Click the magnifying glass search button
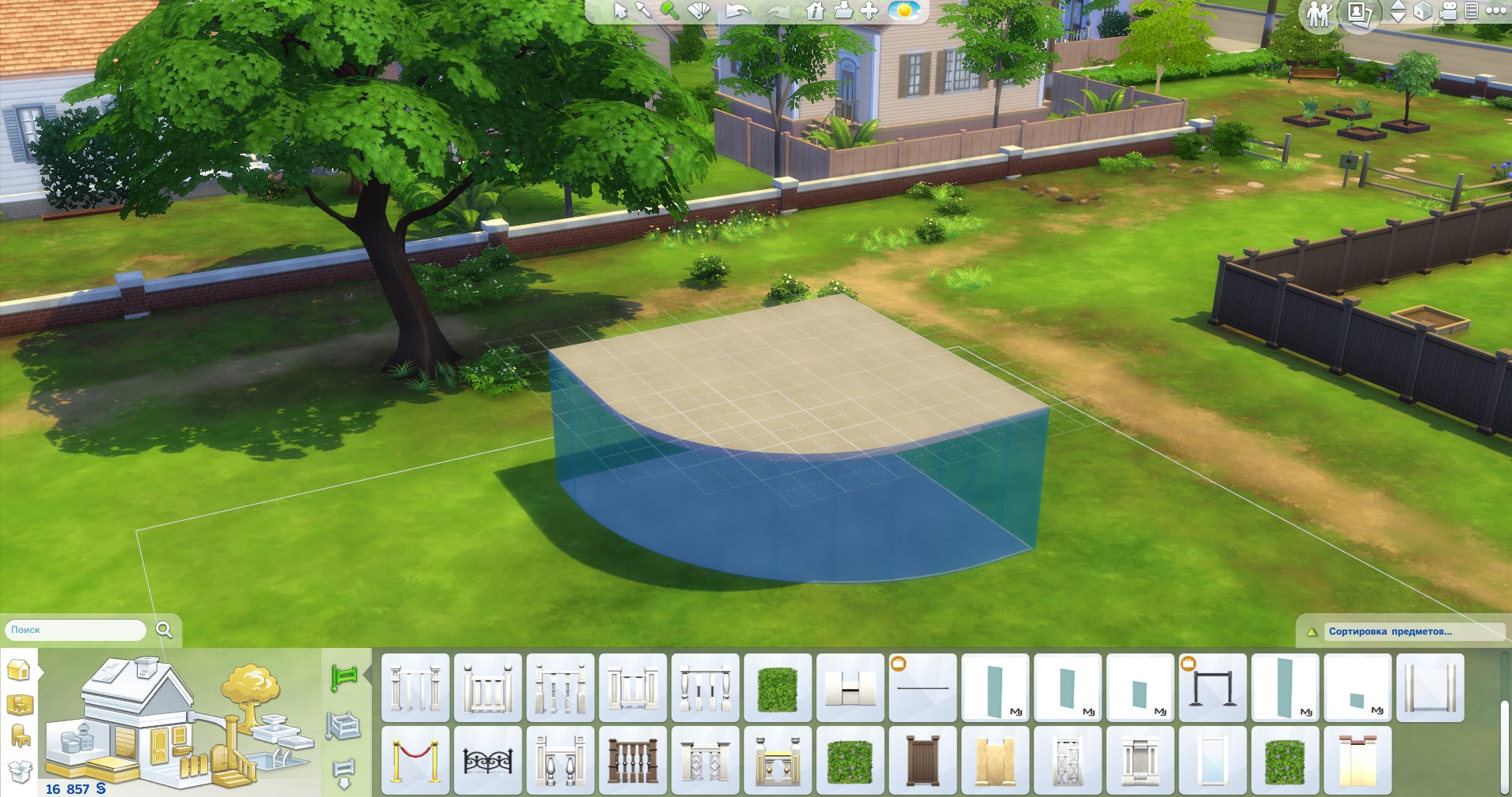Image resolution: width=1512 pixels, height=797 pixels. 164,629
